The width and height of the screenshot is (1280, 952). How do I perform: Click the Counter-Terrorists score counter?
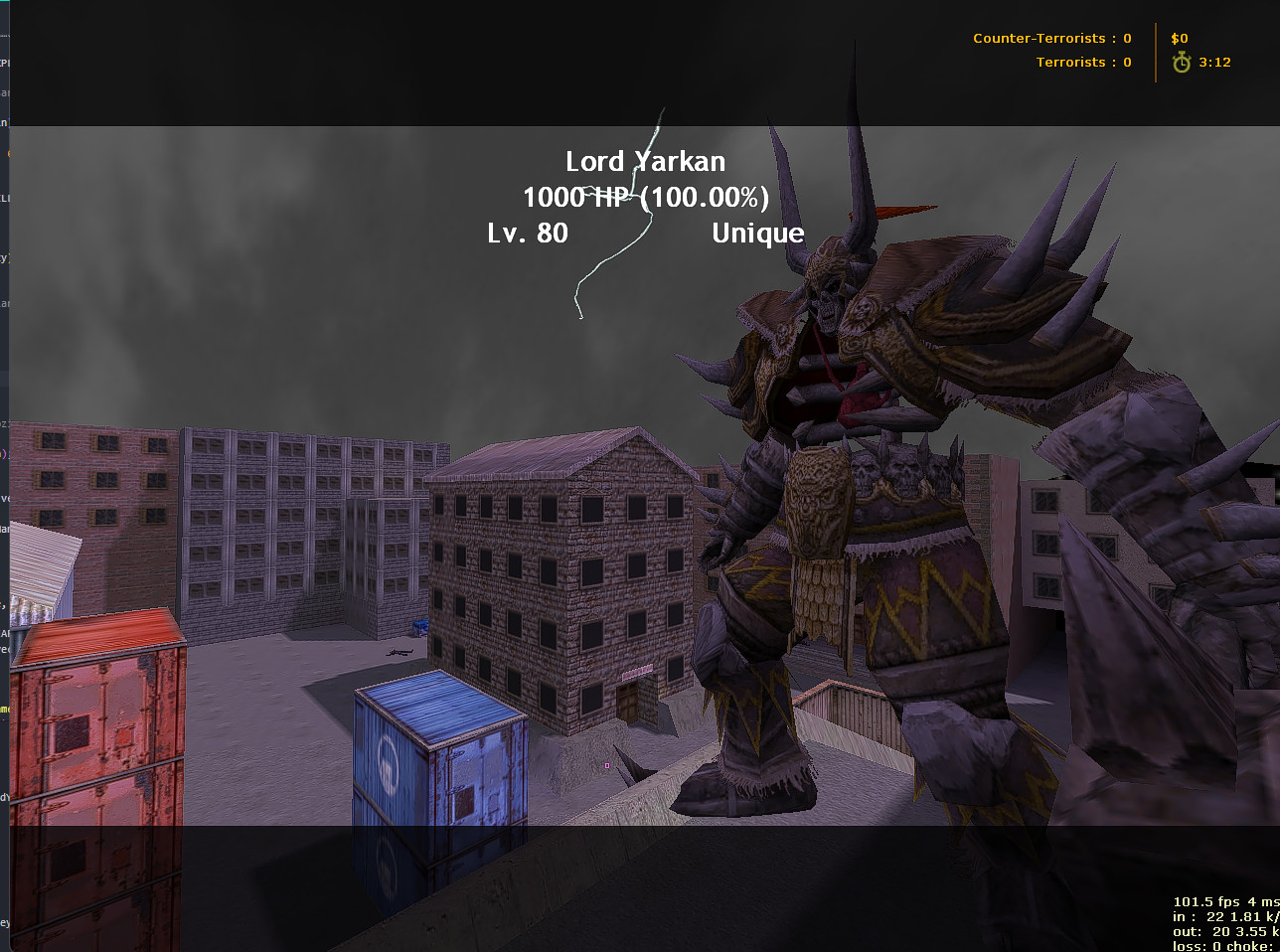(1051, 38)
